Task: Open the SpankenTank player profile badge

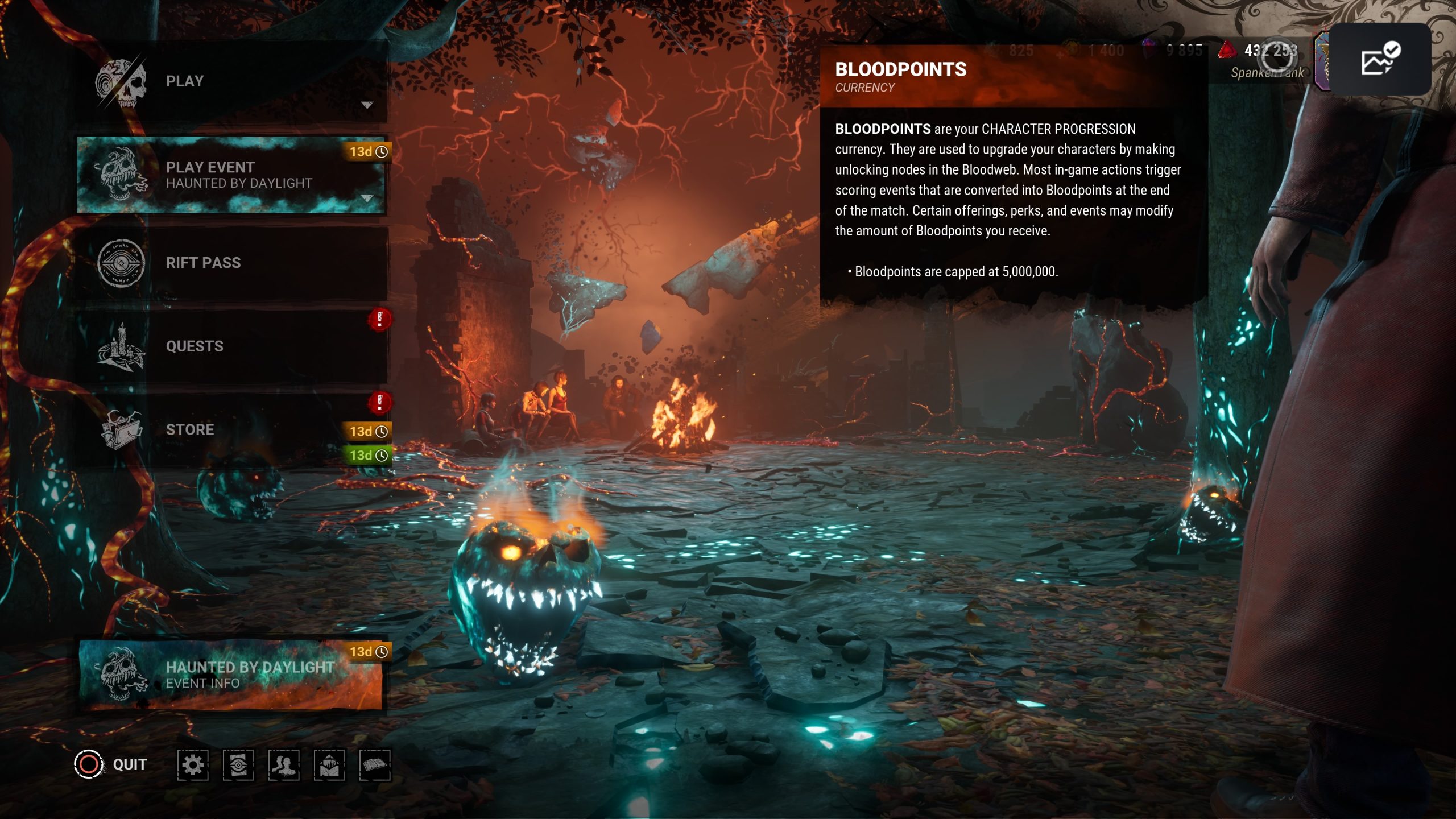Action: [x=1322, y=61]
